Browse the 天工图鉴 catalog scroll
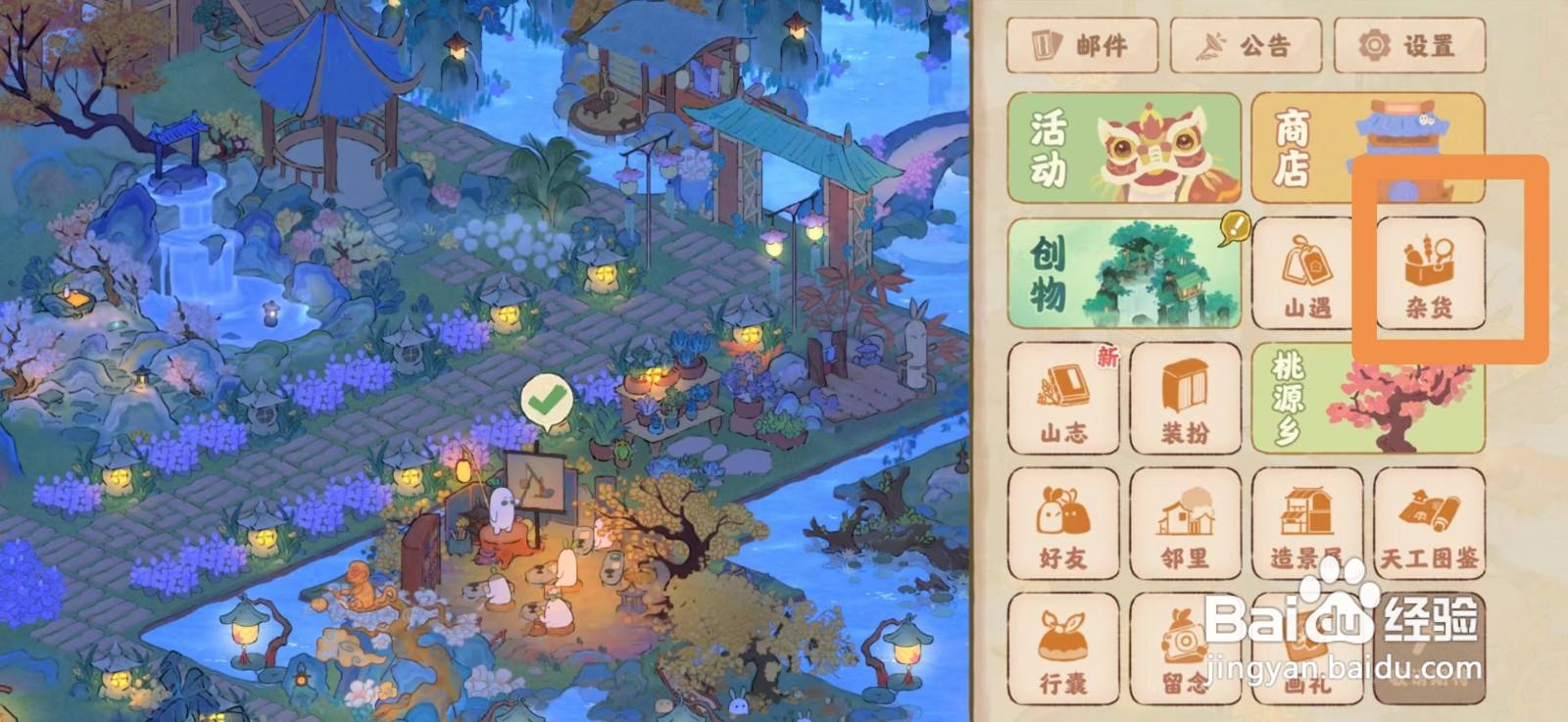 tap(1430, 526)
